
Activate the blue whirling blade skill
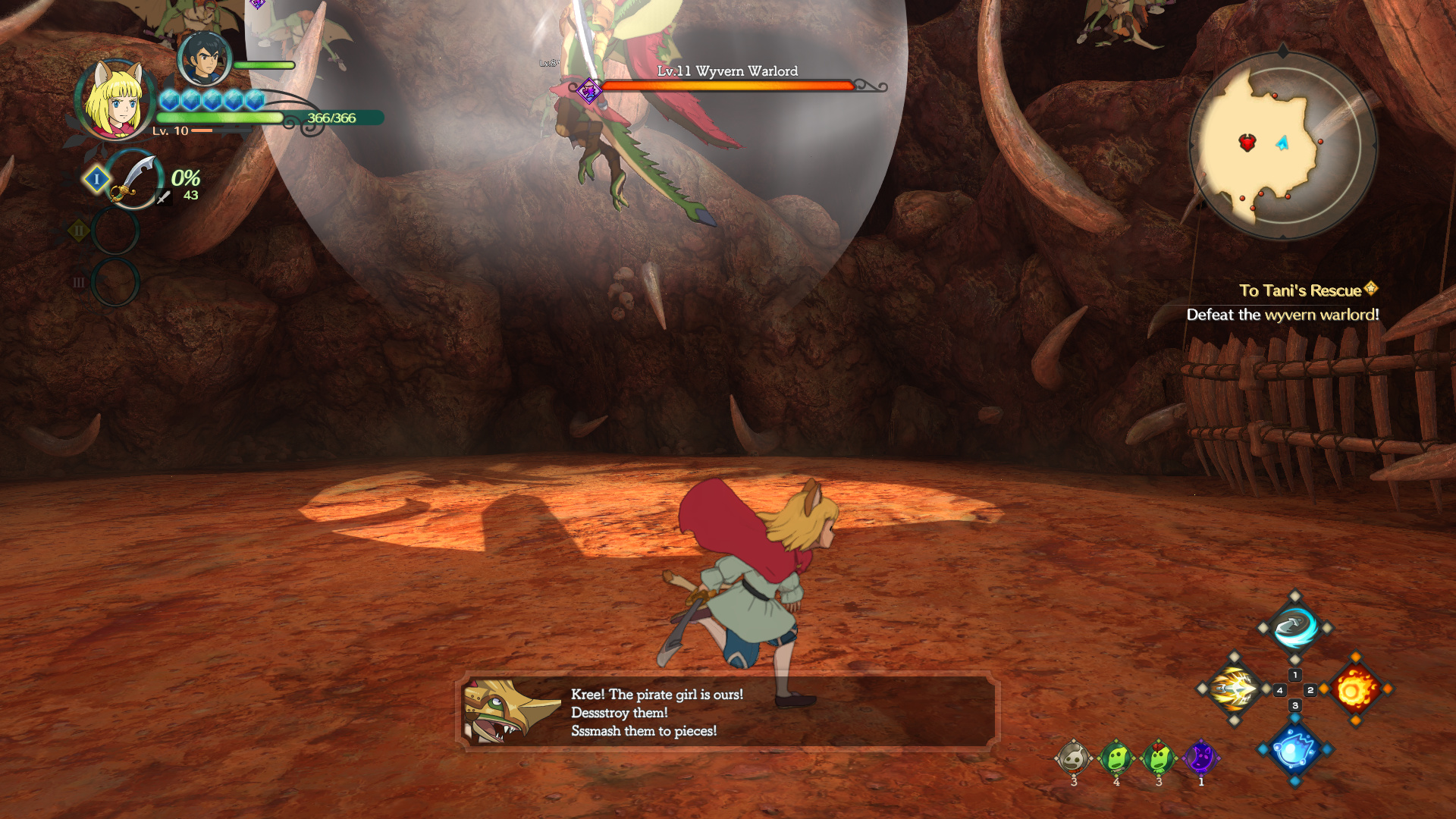(1294, 628)
